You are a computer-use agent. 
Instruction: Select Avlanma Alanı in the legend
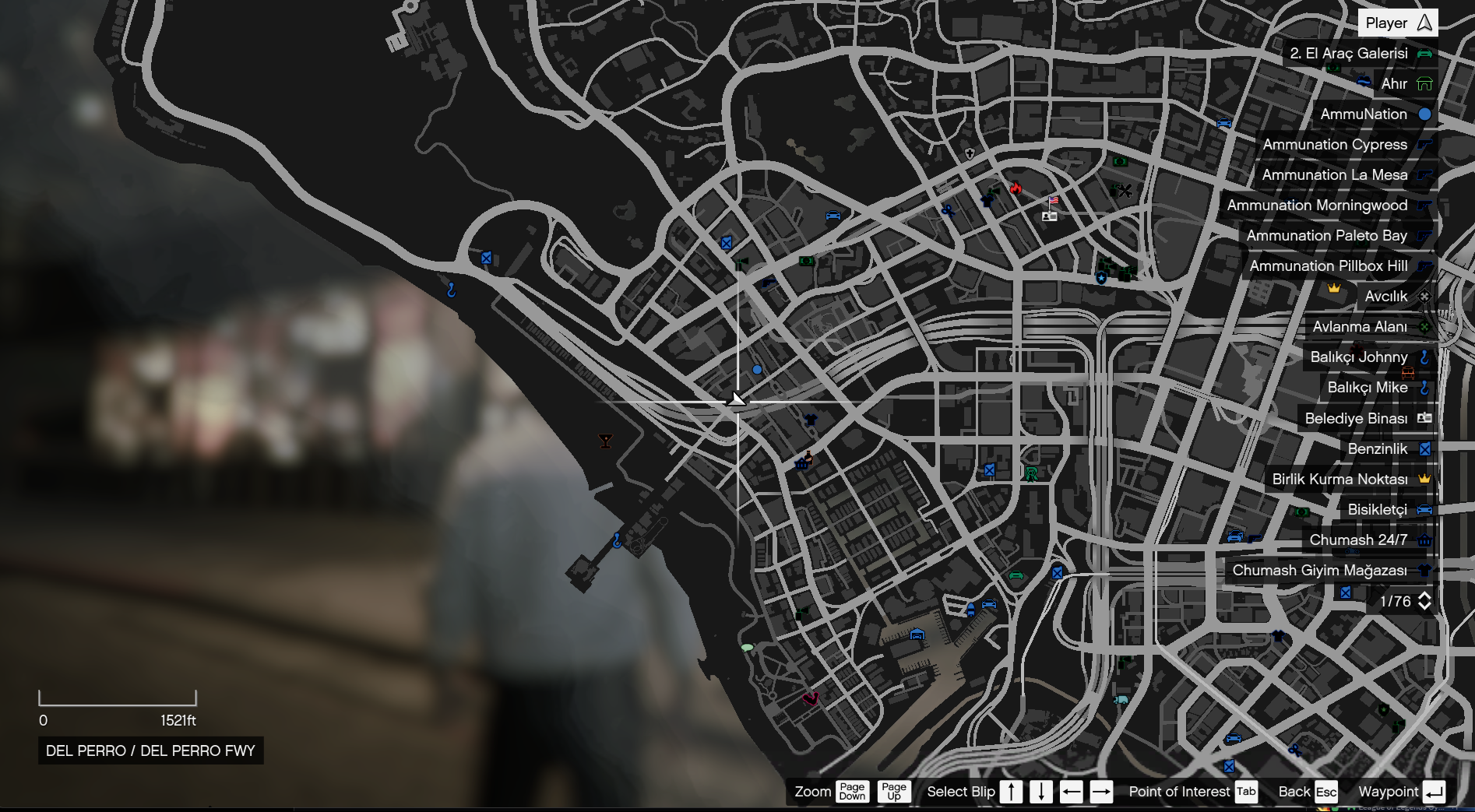[1370, 327]
